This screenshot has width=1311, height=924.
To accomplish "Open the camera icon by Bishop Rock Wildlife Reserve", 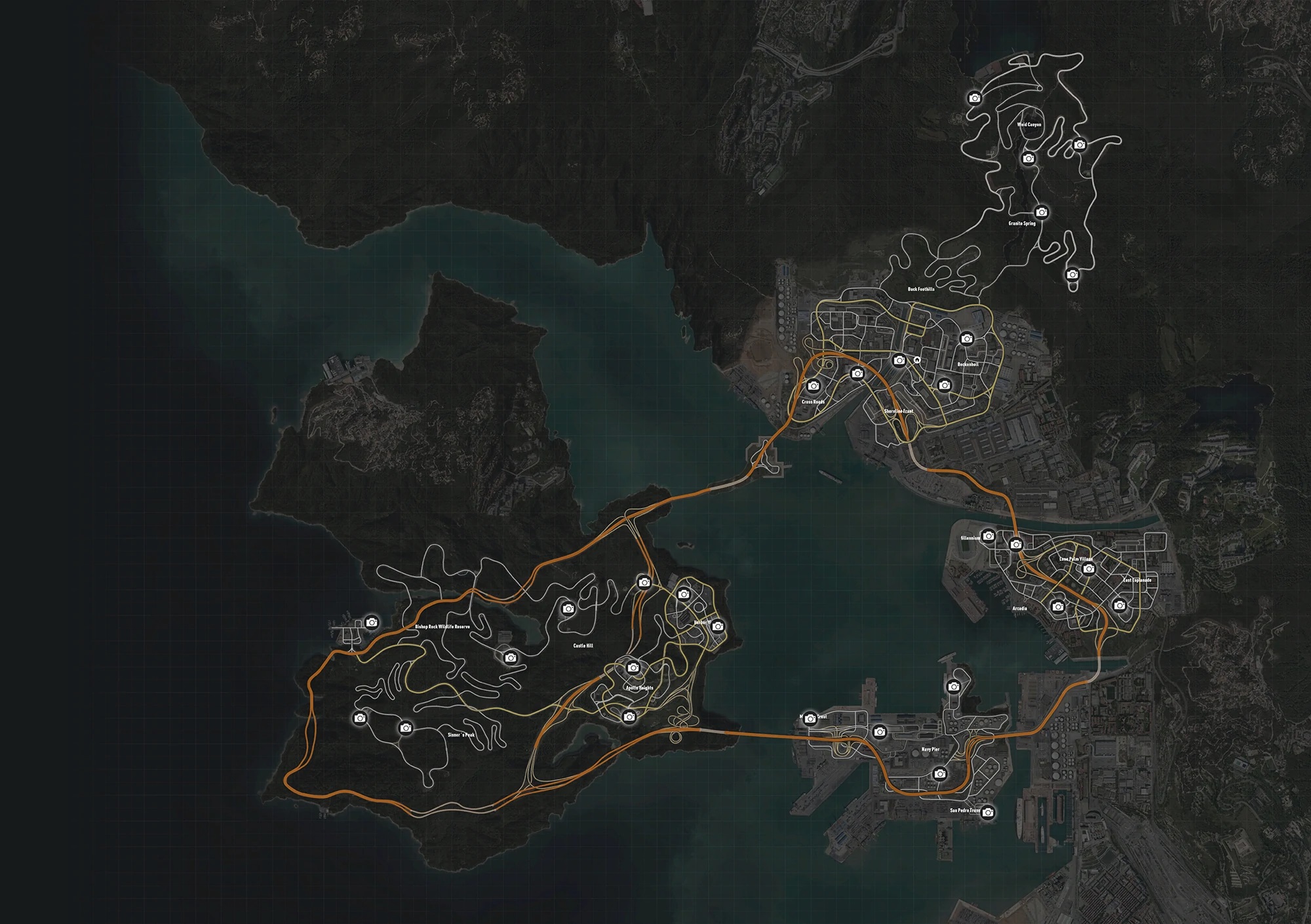I will 372,622.
